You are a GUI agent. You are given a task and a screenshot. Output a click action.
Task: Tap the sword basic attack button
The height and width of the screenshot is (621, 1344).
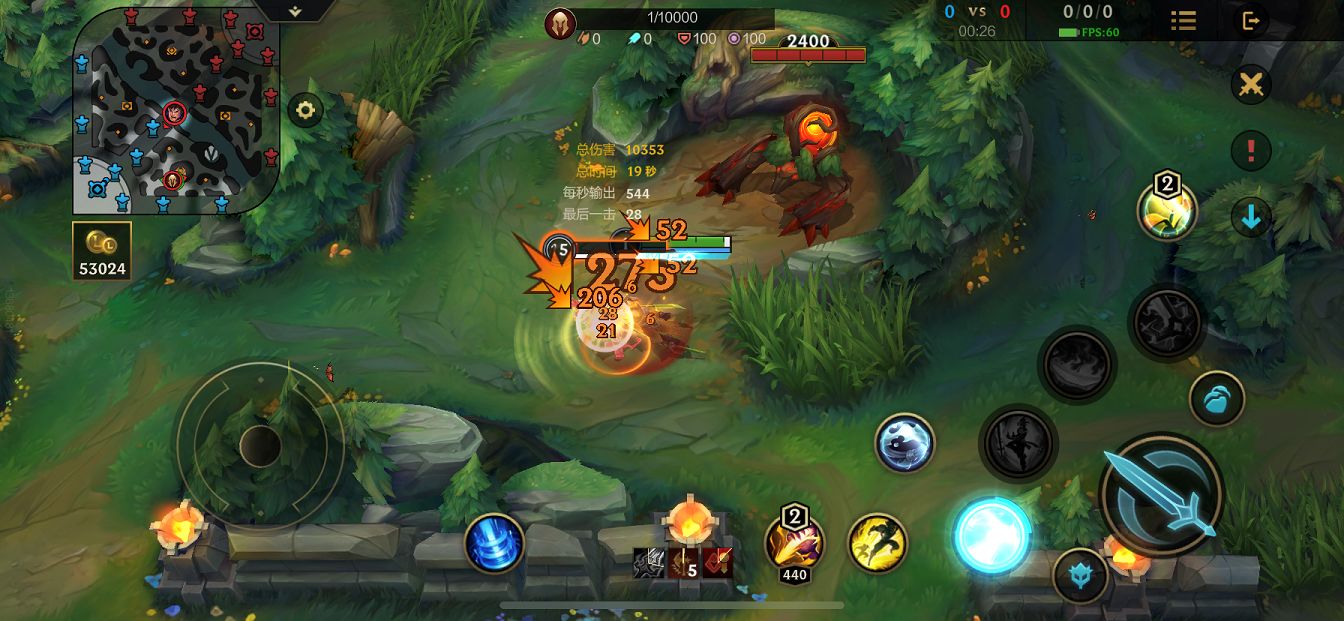tap(1161, 493)
